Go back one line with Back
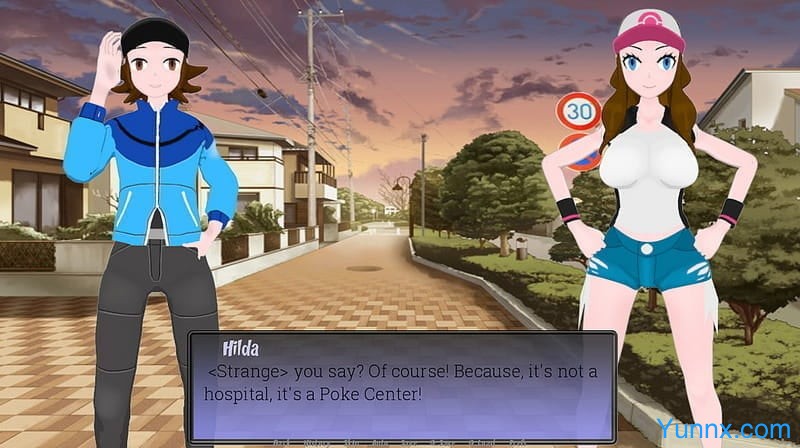This screenshot has height=448, width=800. point(282,443)
